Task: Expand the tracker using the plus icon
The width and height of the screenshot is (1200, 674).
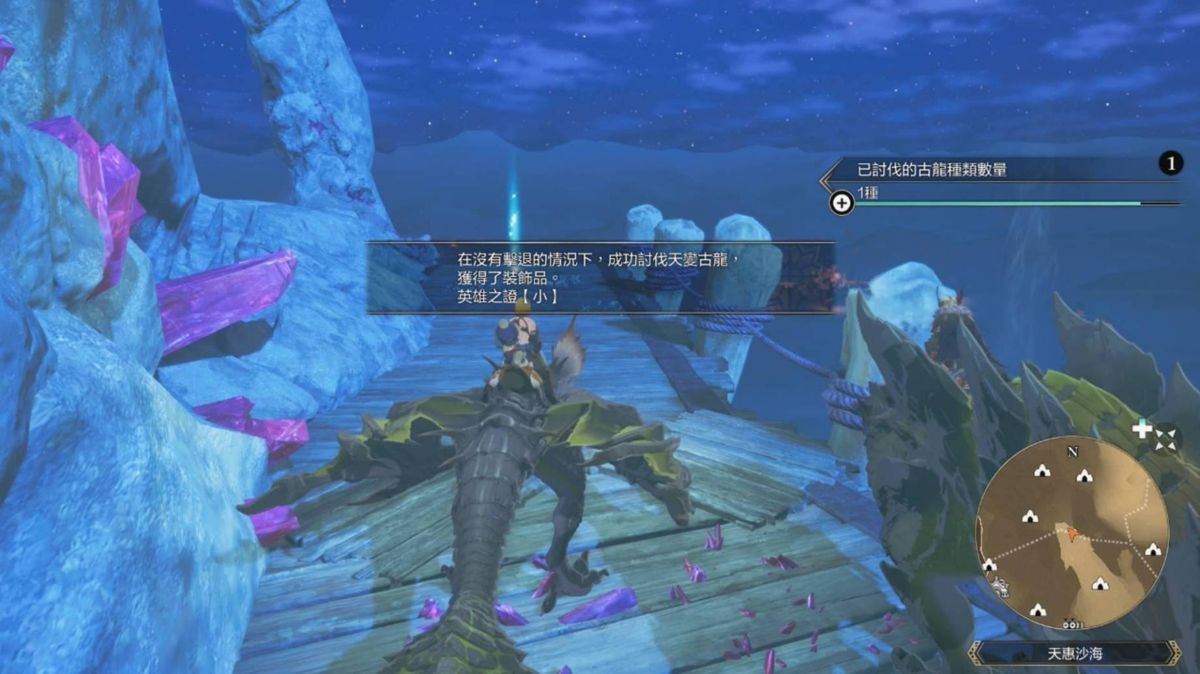Action: pyautogui.click(x=842, y=203)
